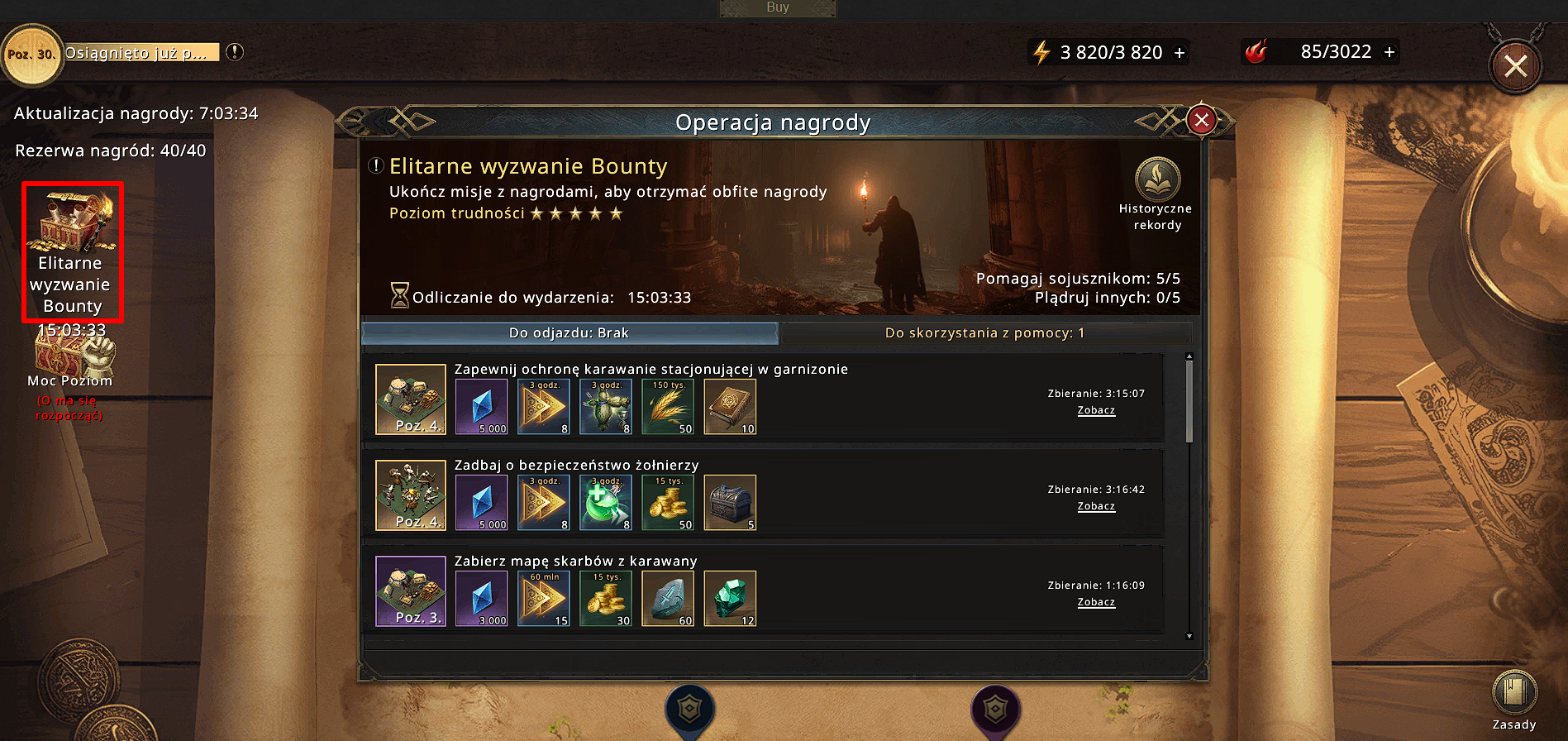
Task: Select the green emerald reward icon
Action: pos(730,598)
